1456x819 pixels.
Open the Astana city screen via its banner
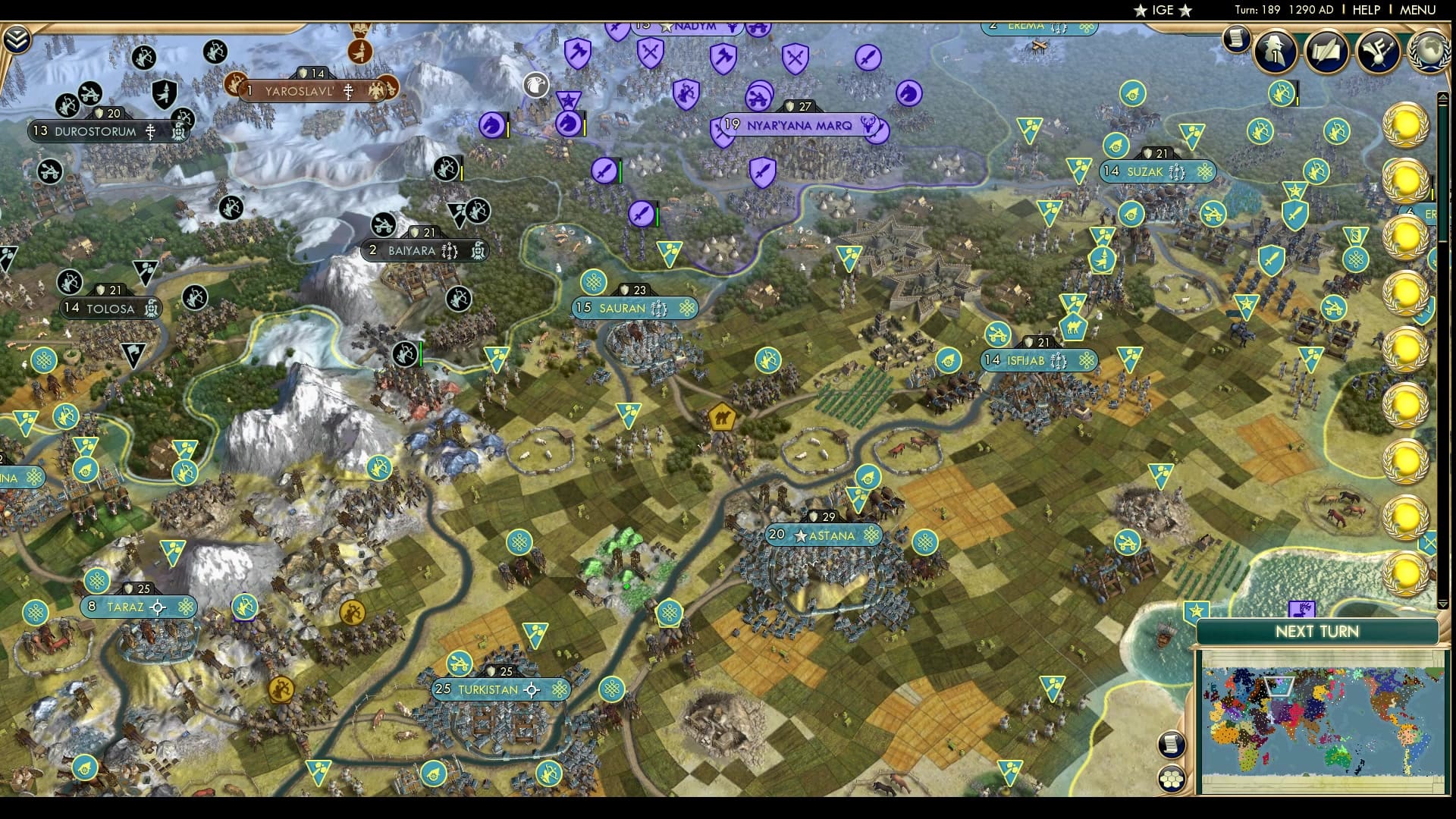[x=823, y=535]
